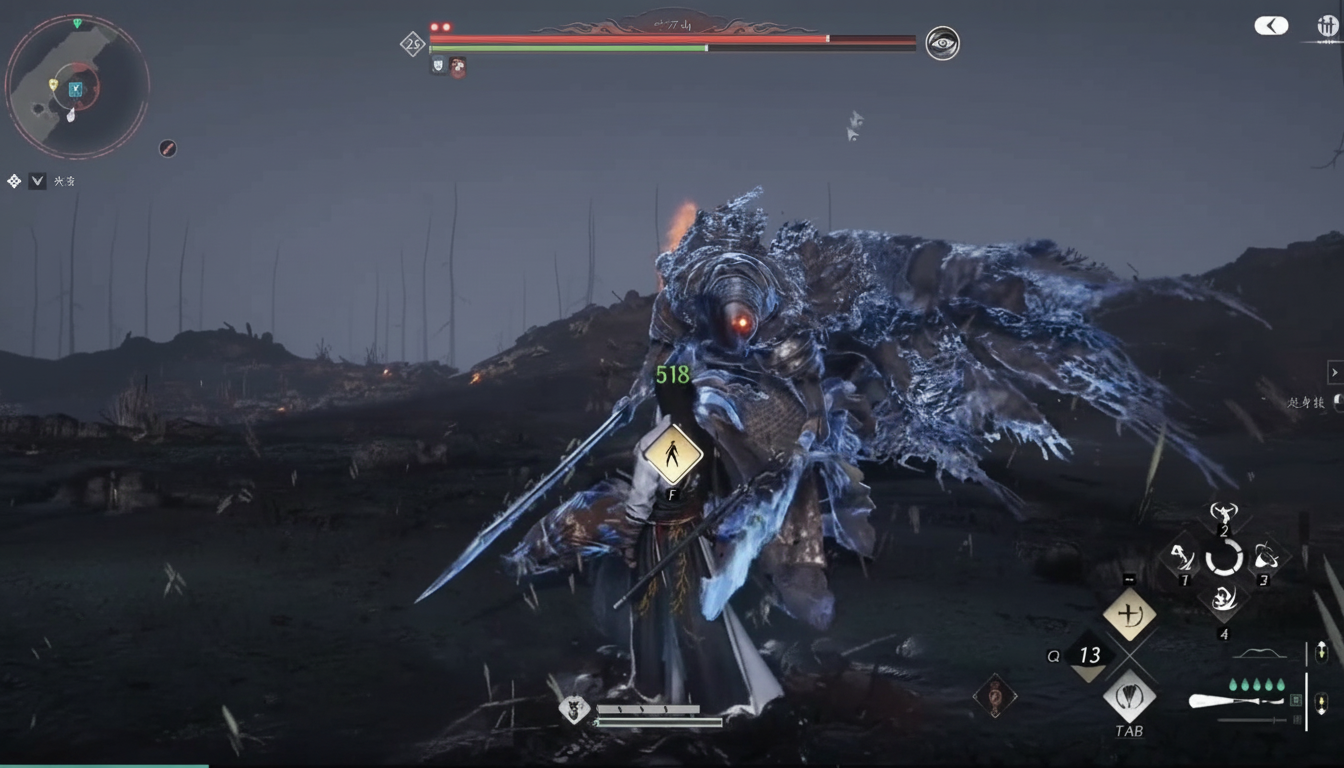Select the golden bow-and-arrow diamond icon

click(x=1129, y=614)
